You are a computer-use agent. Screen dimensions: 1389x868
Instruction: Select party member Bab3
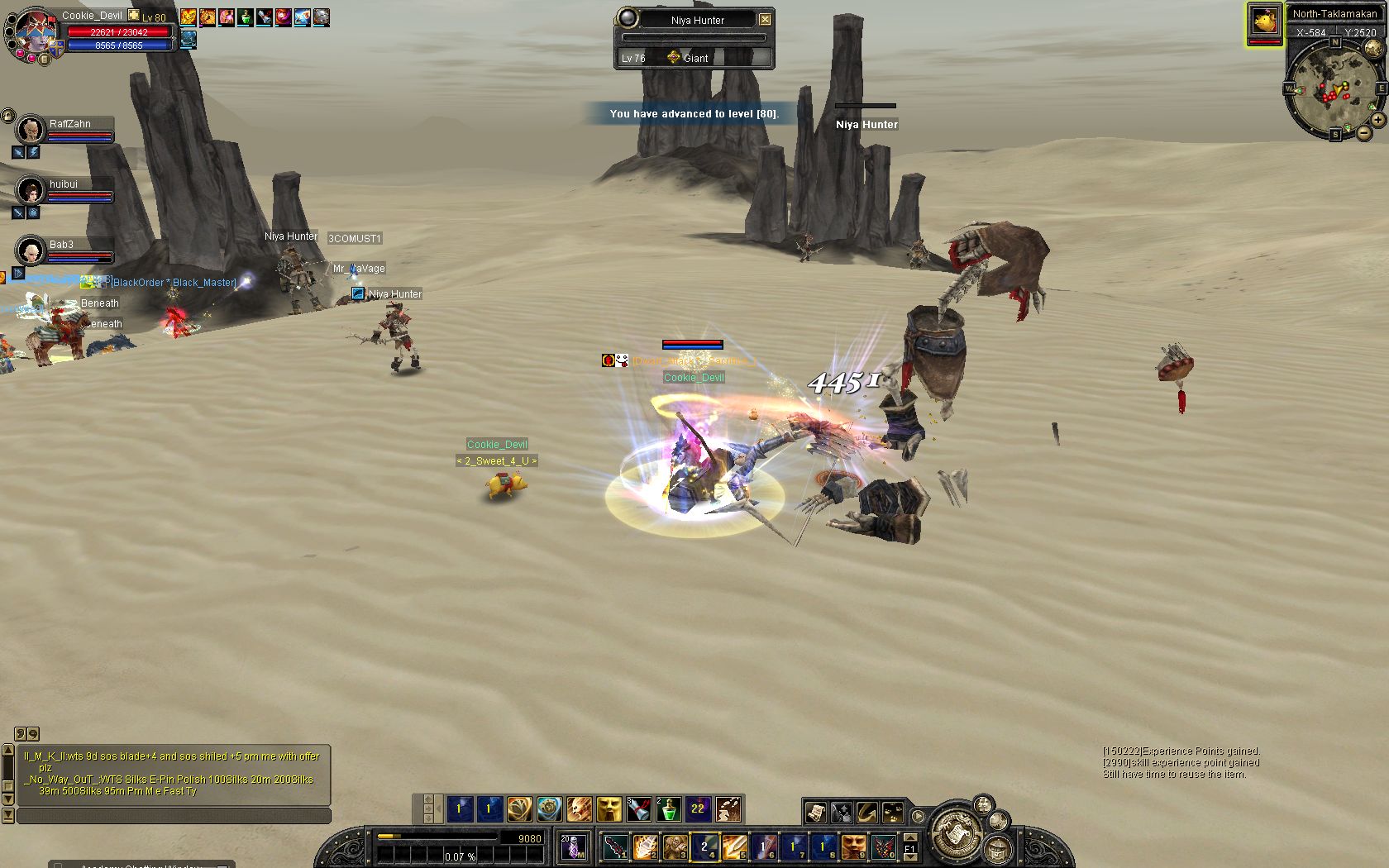(31, 250)
